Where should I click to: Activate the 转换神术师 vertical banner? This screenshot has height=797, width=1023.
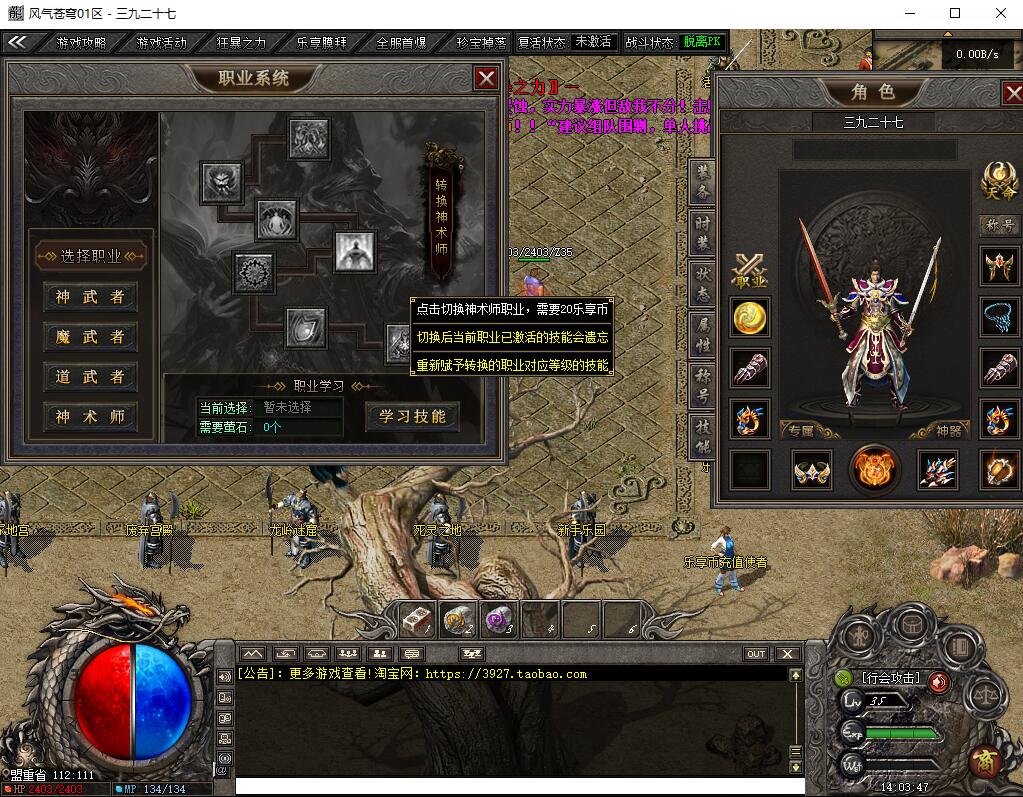tap(441, 215)
